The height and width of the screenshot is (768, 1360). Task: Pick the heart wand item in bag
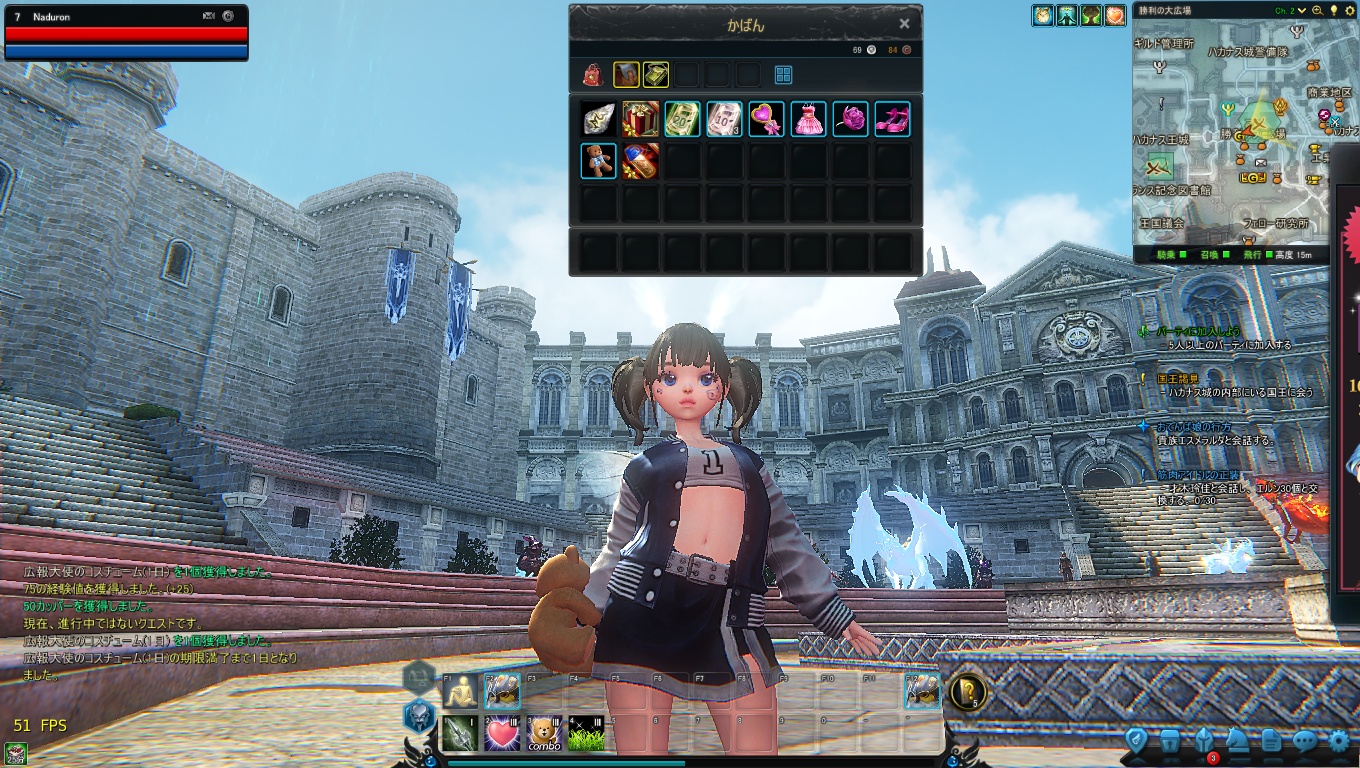pyautogui.click(x=766, y=119)
